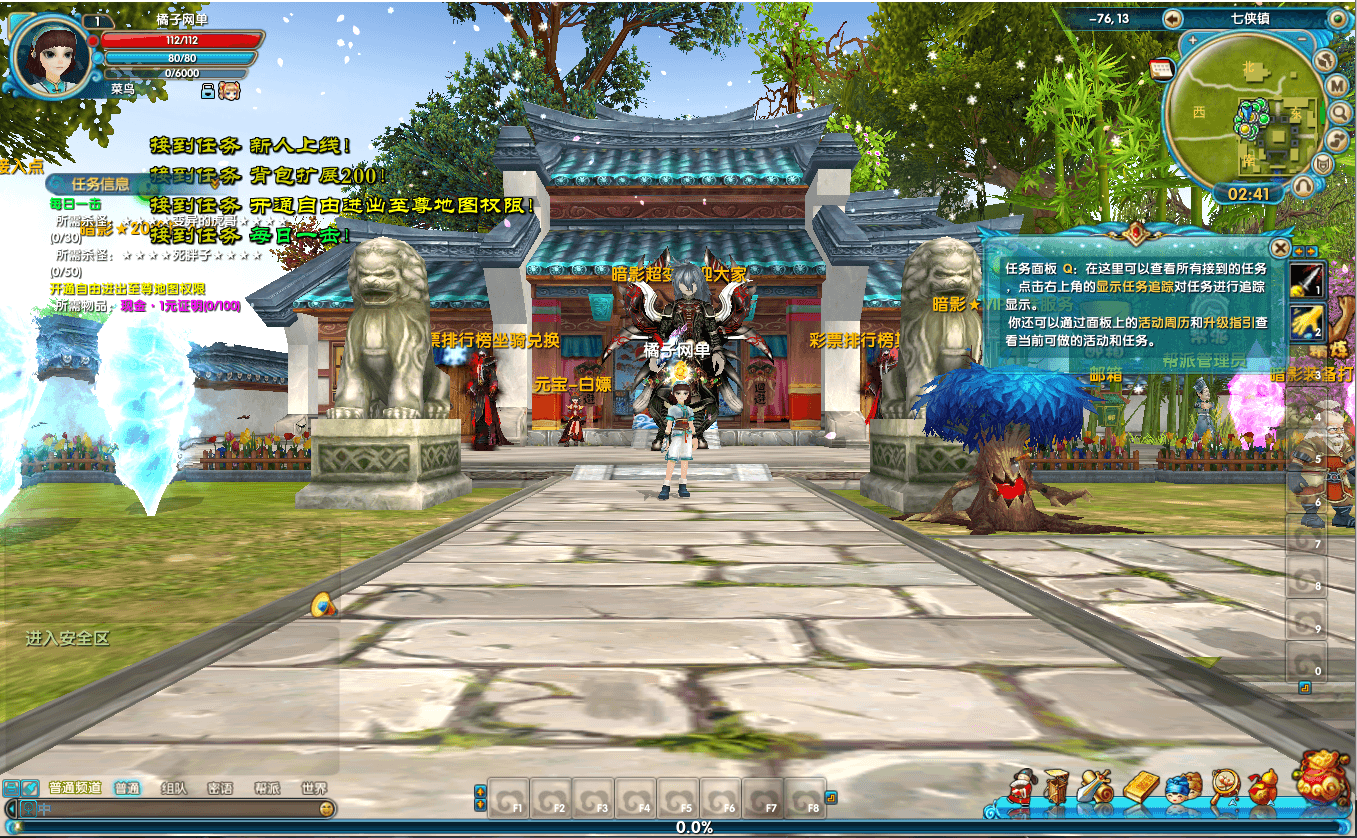
Task: Click the shield icon below the minimap
Action: tap(1323, 164)
